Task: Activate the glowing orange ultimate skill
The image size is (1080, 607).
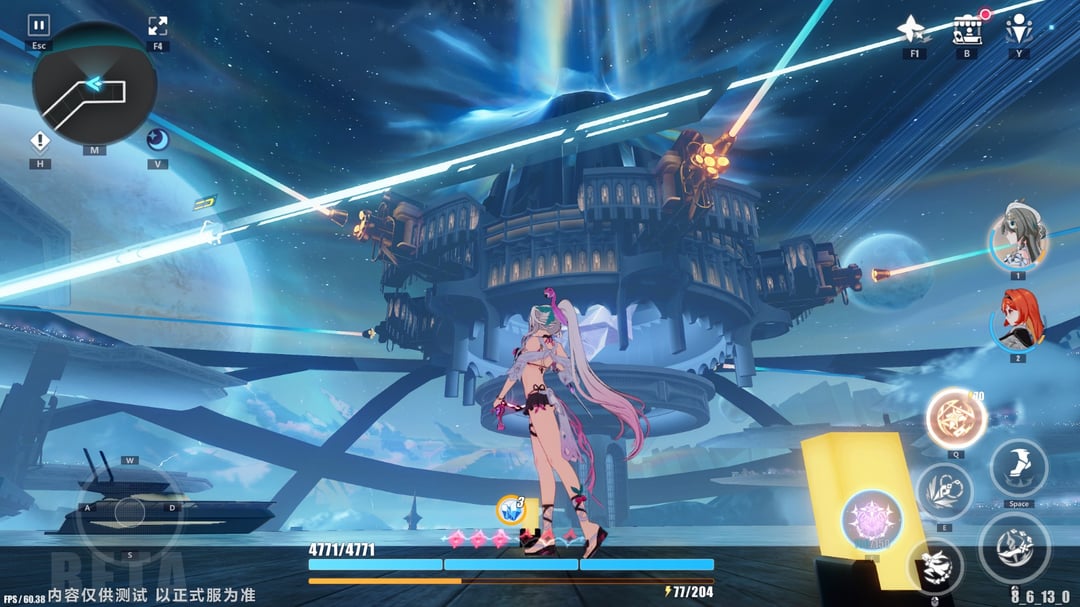Action: [956, 418]
